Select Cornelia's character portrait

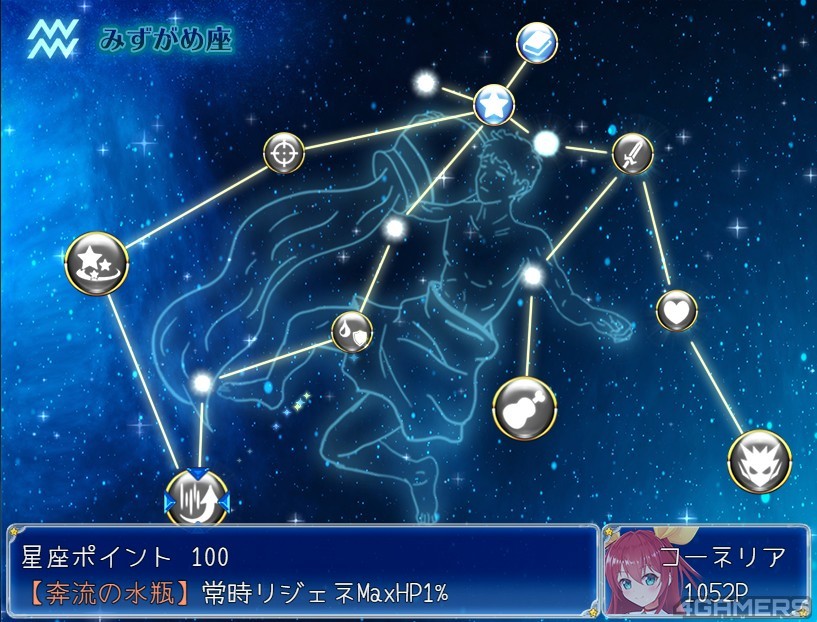coord(638,578)
